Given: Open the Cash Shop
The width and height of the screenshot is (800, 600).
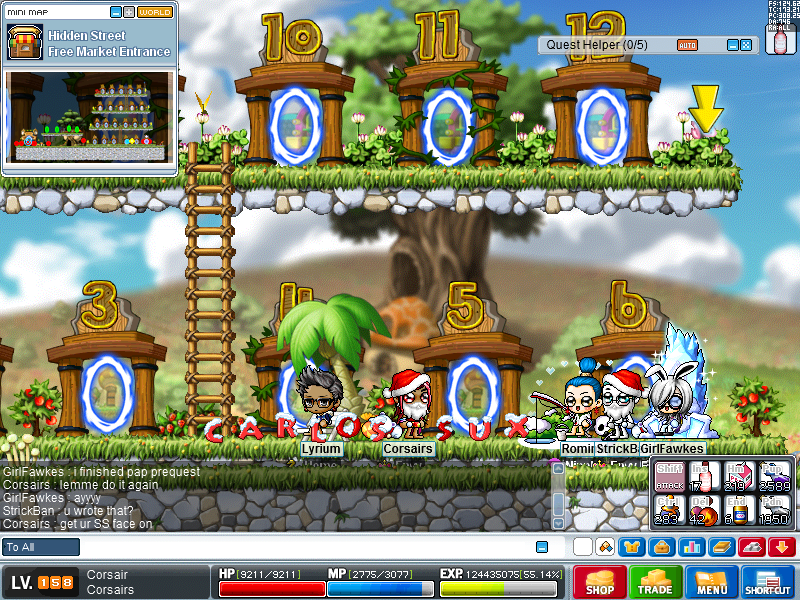Looking at the screenshot, I should pos(600,582).
